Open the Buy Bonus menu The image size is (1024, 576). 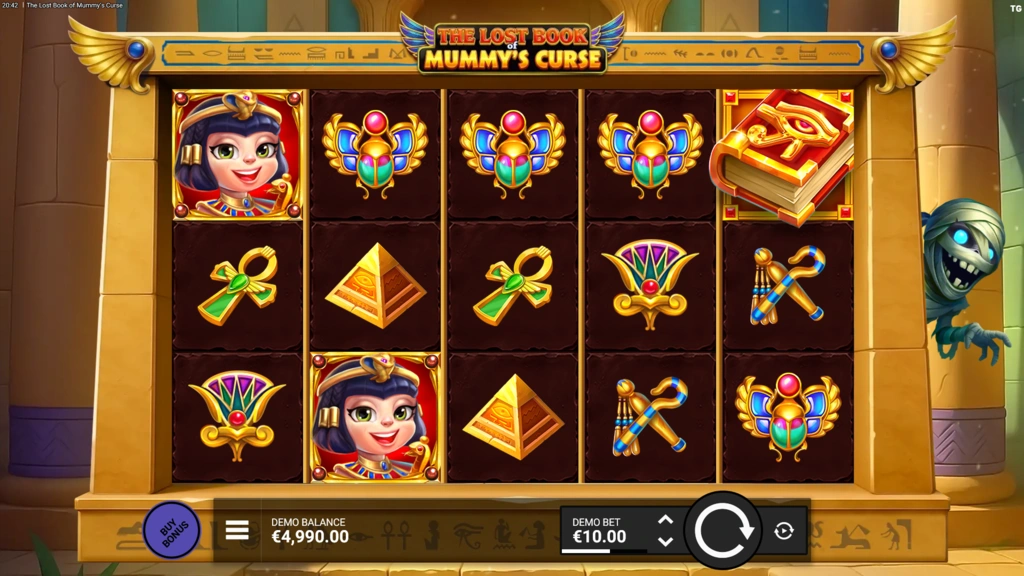[x=172, y=530]
